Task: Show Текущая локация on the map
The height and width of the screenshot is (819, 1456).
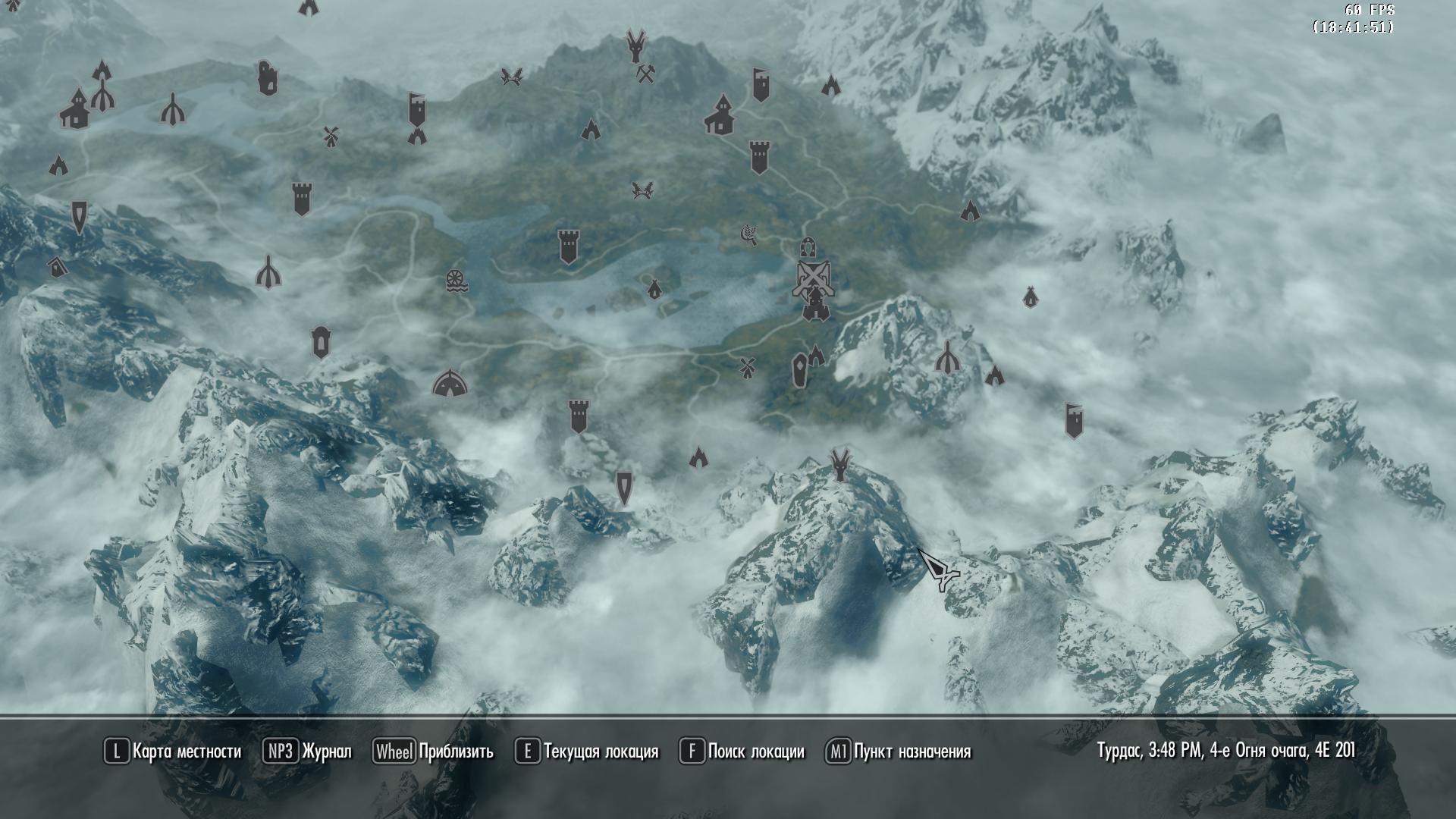Action: [587, 752]
